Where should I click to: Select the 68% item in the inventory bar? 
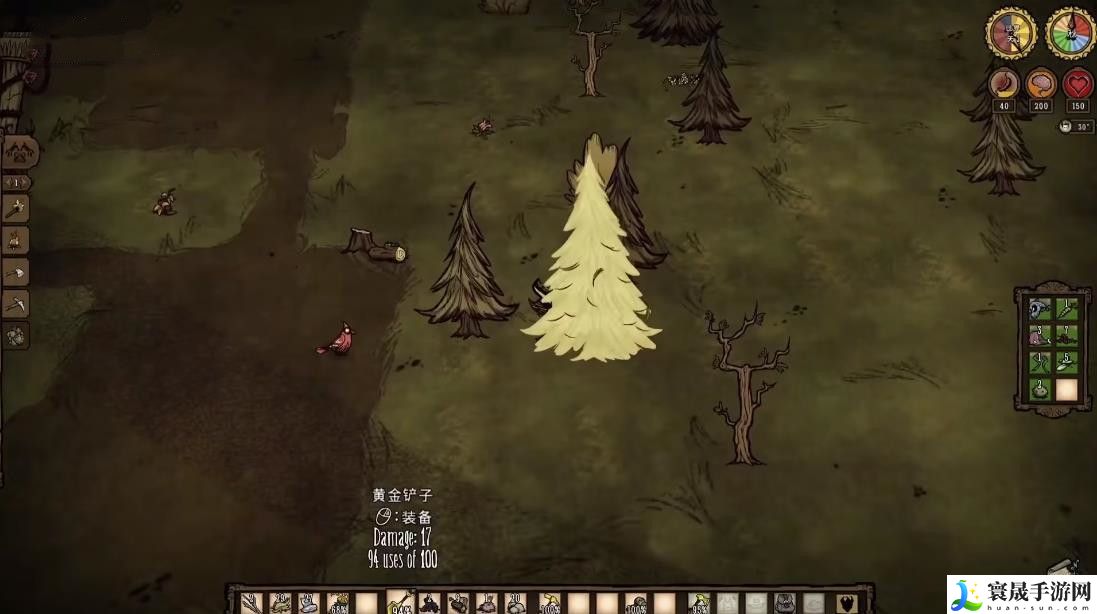(338, 603)
